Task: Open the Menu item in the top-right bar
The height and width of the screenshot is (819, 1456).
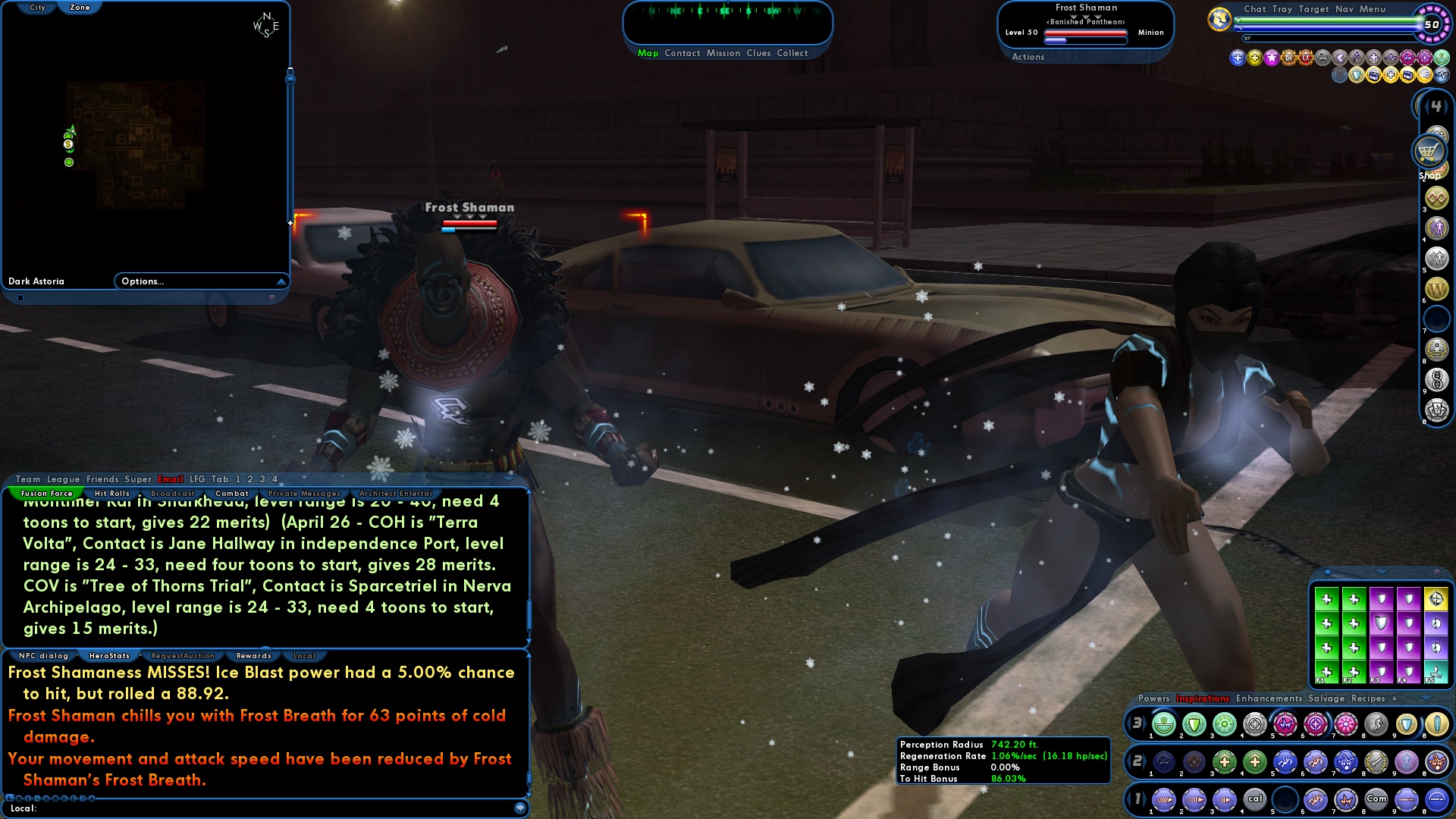Action: [1373, 8]
